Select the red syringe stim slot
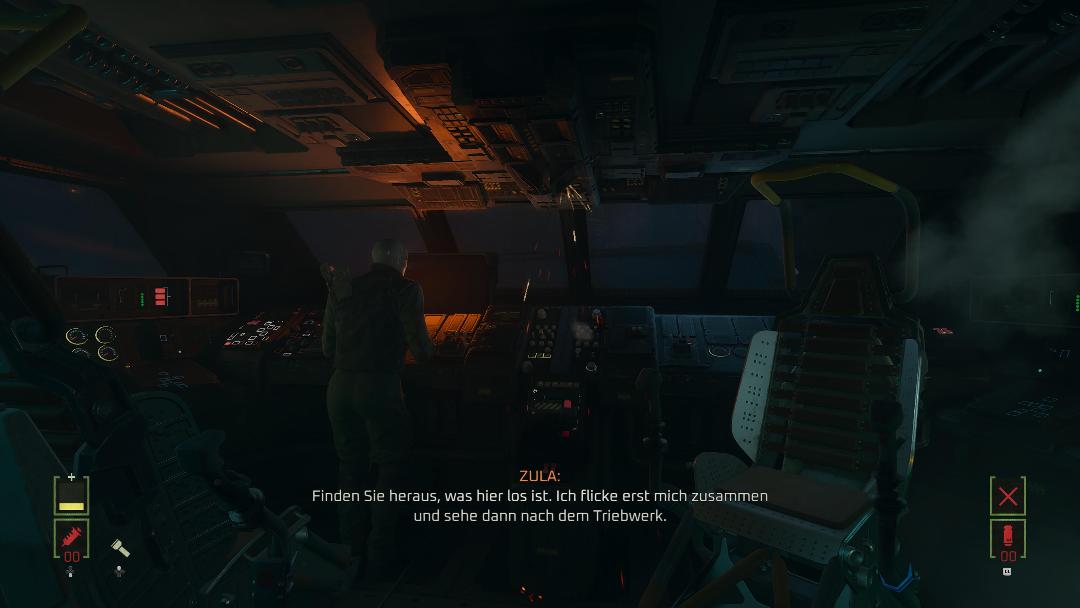 (x=72, y=540)
